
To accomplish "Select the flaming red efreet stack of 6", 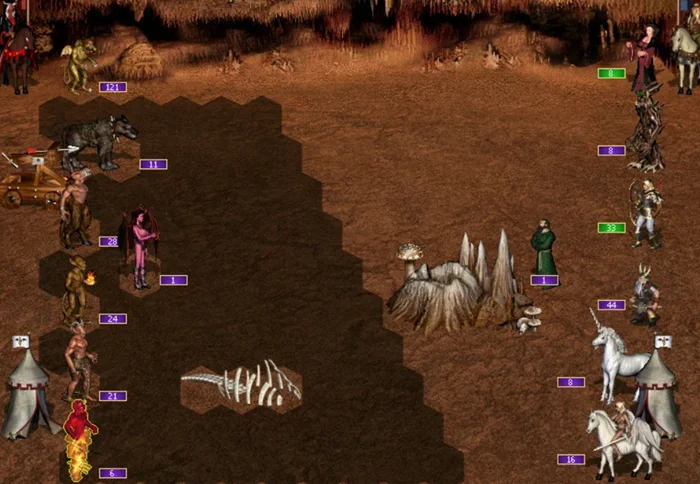I will click(x=79, y=438).
